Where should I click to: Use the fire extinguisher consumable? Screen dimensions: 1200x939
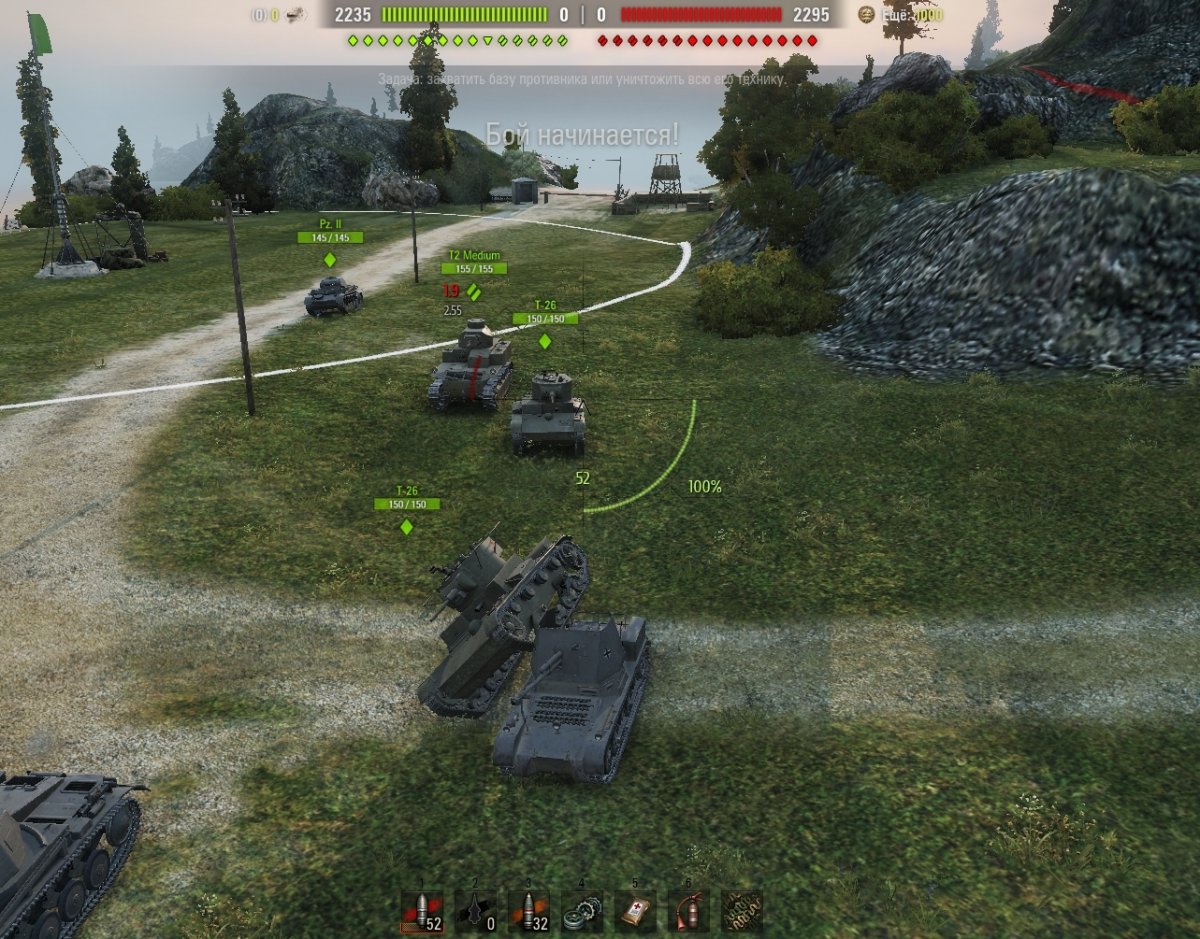[x=688, y=911]
